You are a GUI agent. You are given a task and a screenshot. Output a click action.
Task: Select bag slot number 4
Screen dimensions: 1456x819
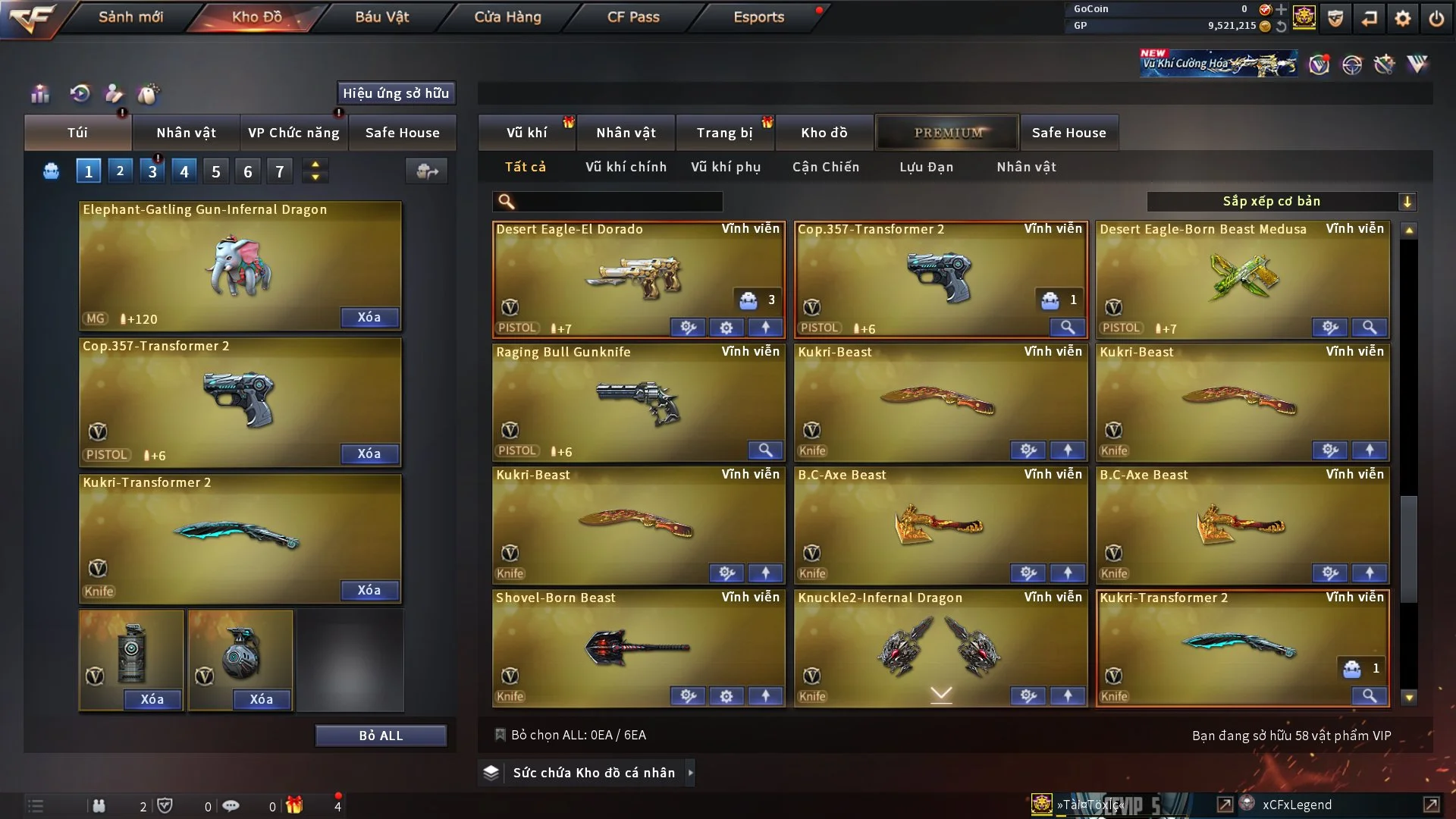184,172
